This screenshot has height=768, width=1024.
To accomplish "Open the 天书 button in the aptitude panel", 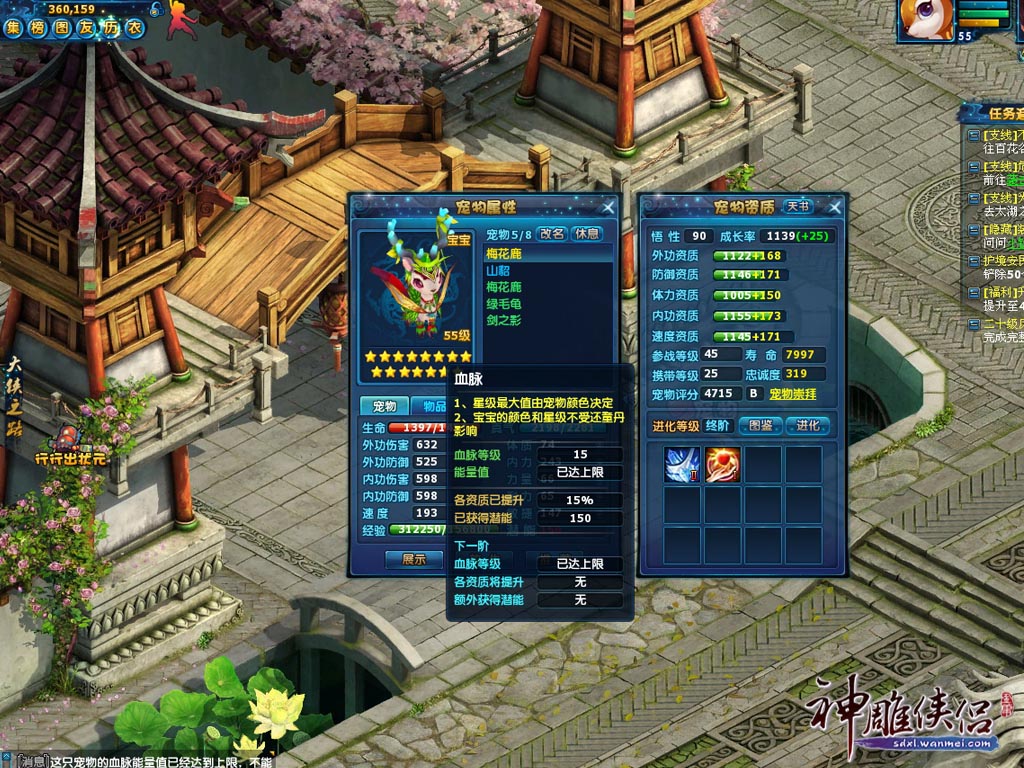I will coord(797,207).
